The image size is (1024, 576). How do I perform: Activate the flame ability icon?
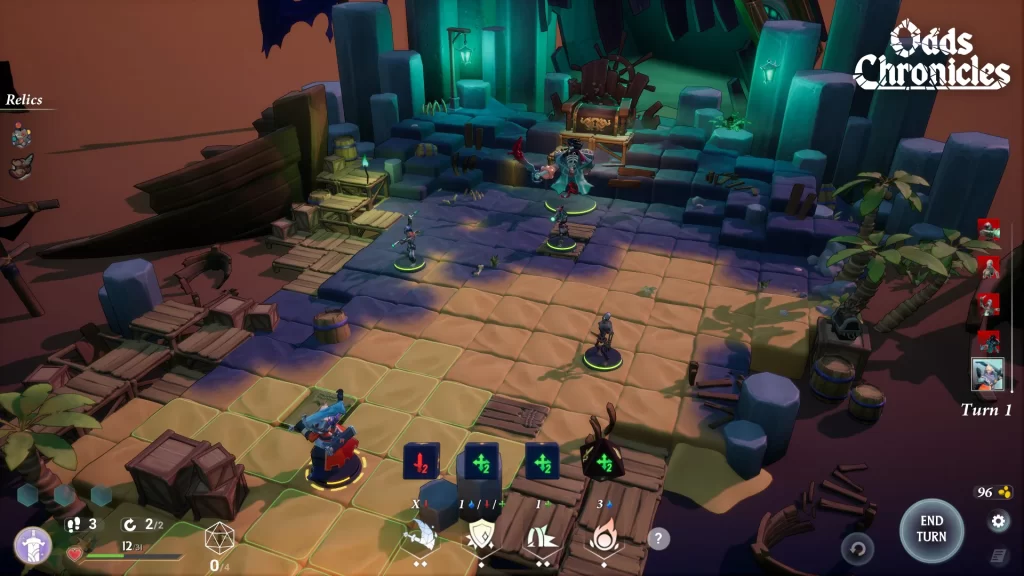coord(603,537)
